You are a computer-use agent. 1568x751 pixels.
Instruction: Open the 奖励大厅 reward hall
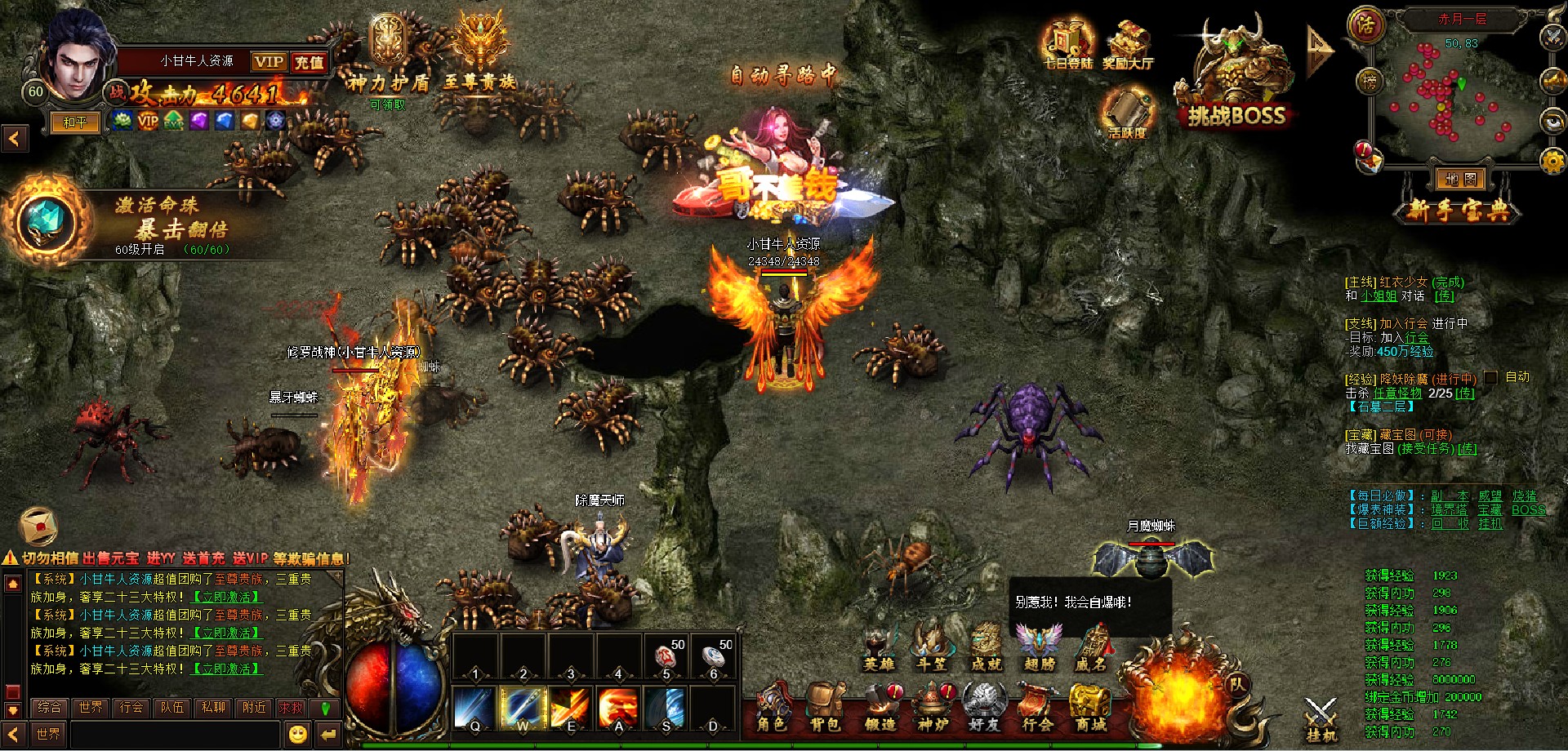click(1128, 45)
